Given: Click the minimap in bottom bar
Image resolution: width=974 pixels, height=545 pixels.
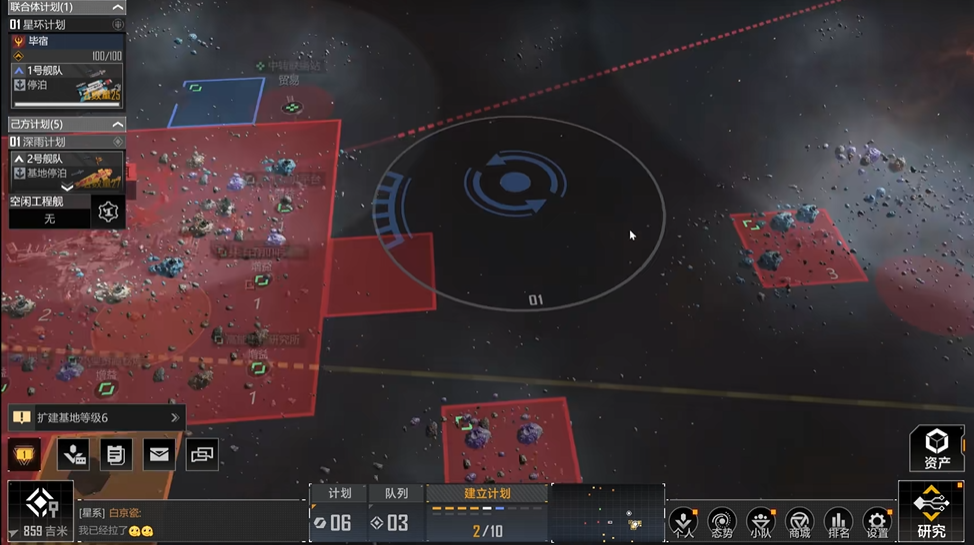Looking at the screenshot, I should click(x=607, y=514).
